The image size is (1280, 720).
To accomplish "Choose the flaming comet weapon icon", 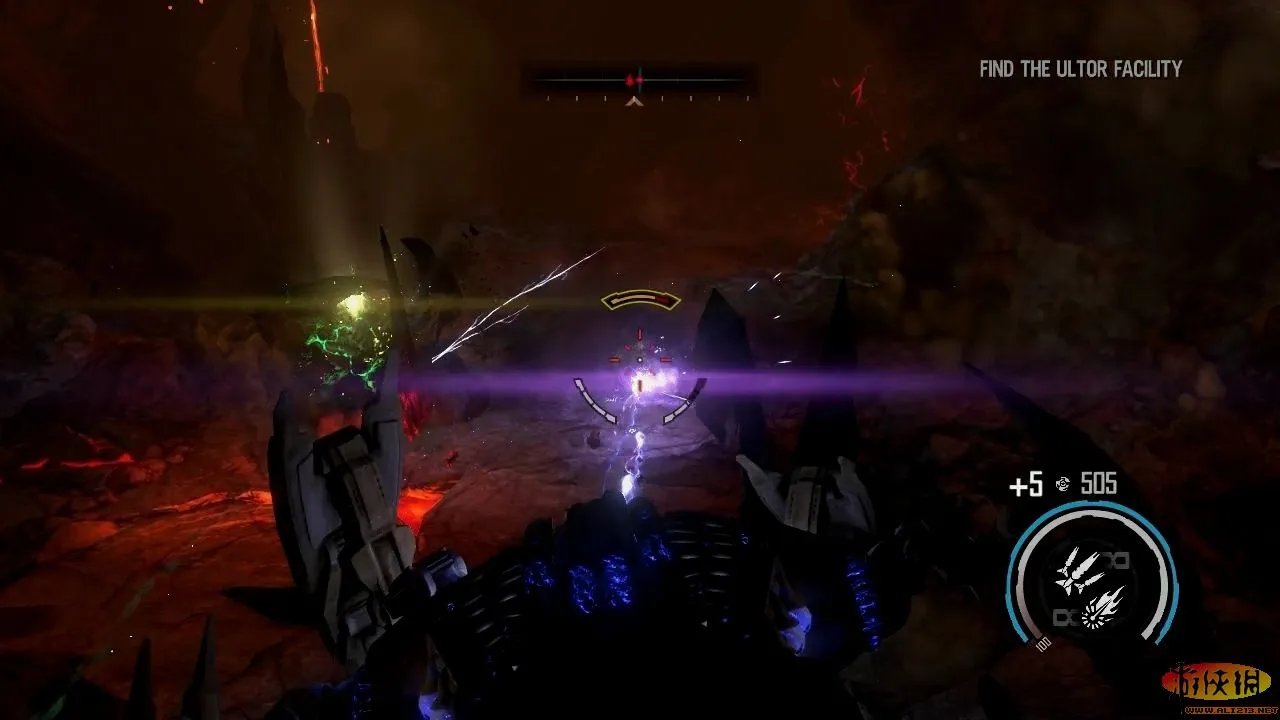I will coord(1103,603).
